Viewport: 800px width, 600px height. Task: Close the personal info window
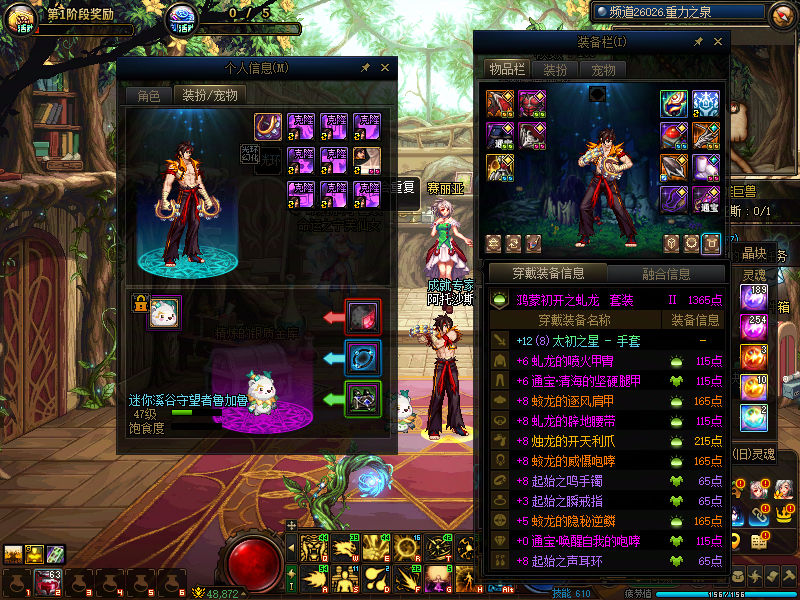(x=385, y=68)
